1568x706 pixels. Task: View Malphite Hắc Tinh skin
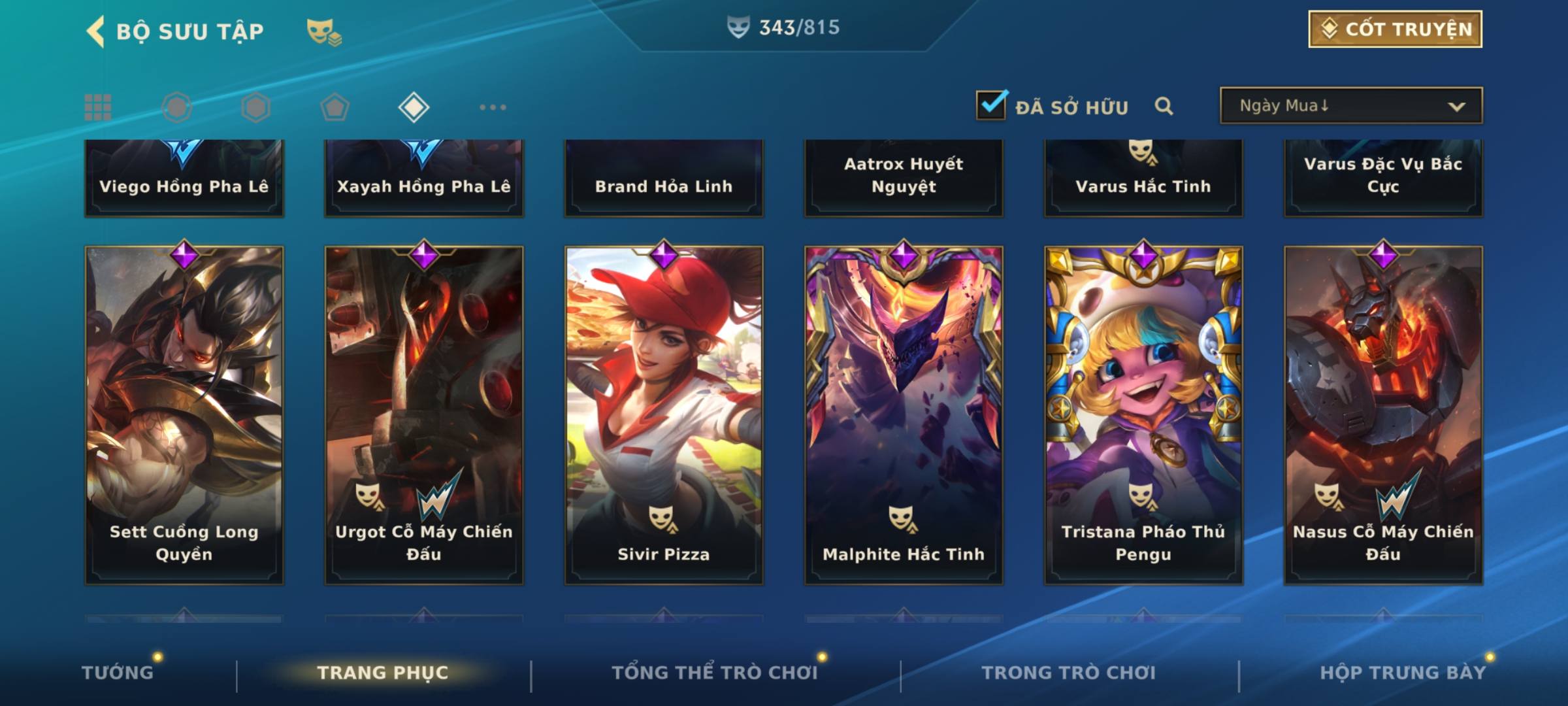coord(904,414)
